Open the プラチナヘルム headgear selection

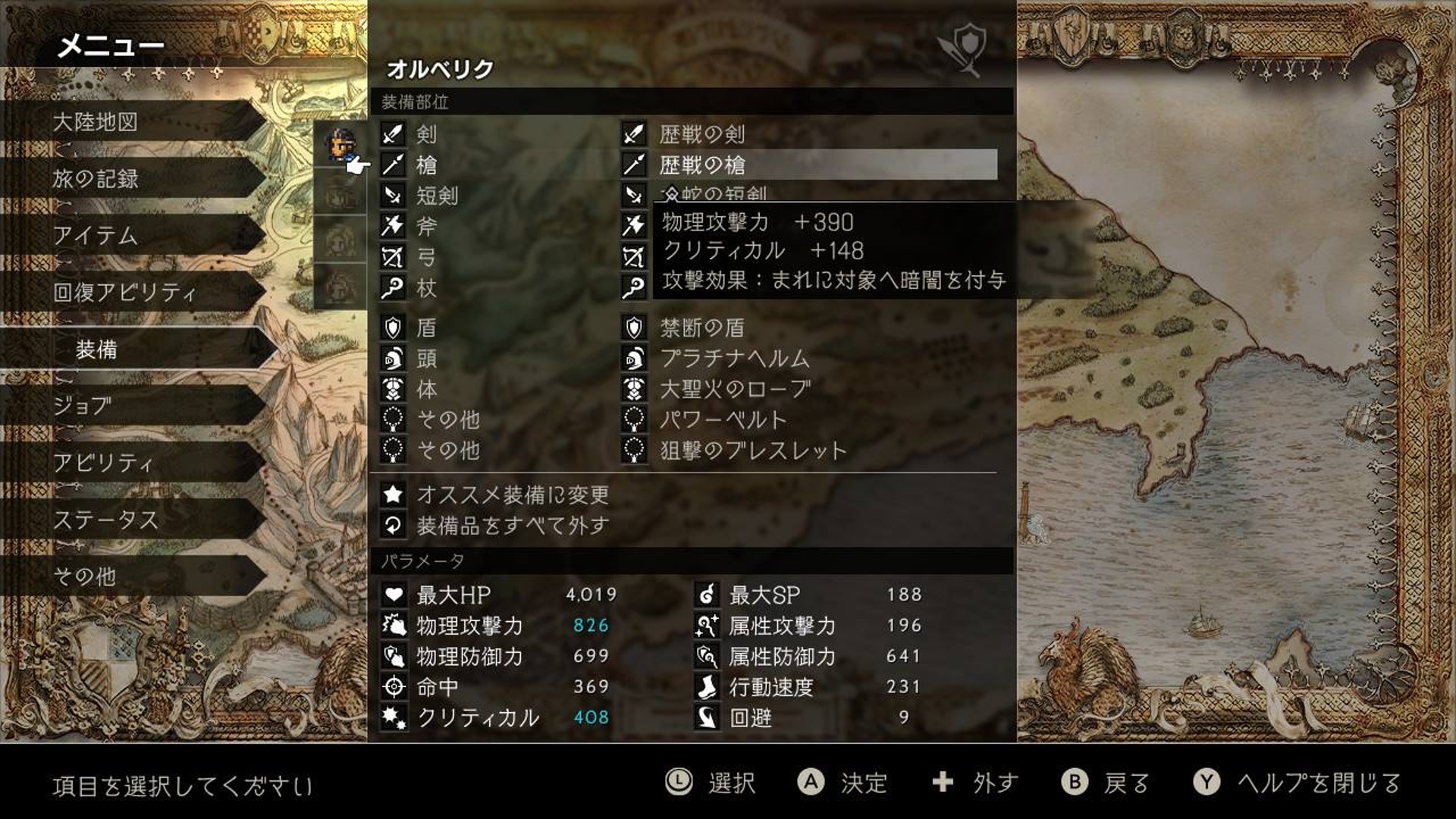732,359
